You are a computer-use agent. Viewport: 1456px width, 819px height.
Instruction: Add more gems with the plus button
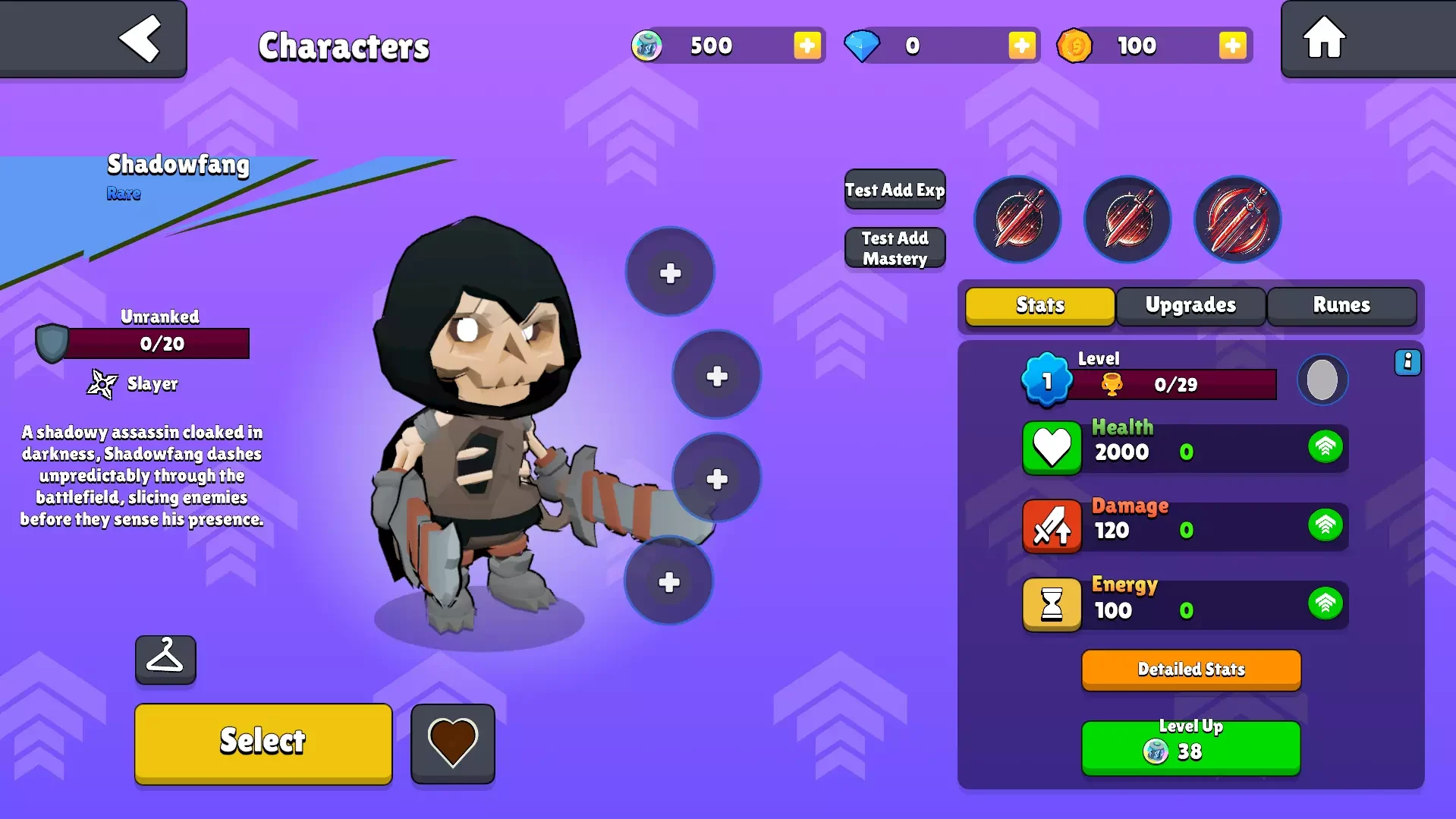pos(1021,46)
